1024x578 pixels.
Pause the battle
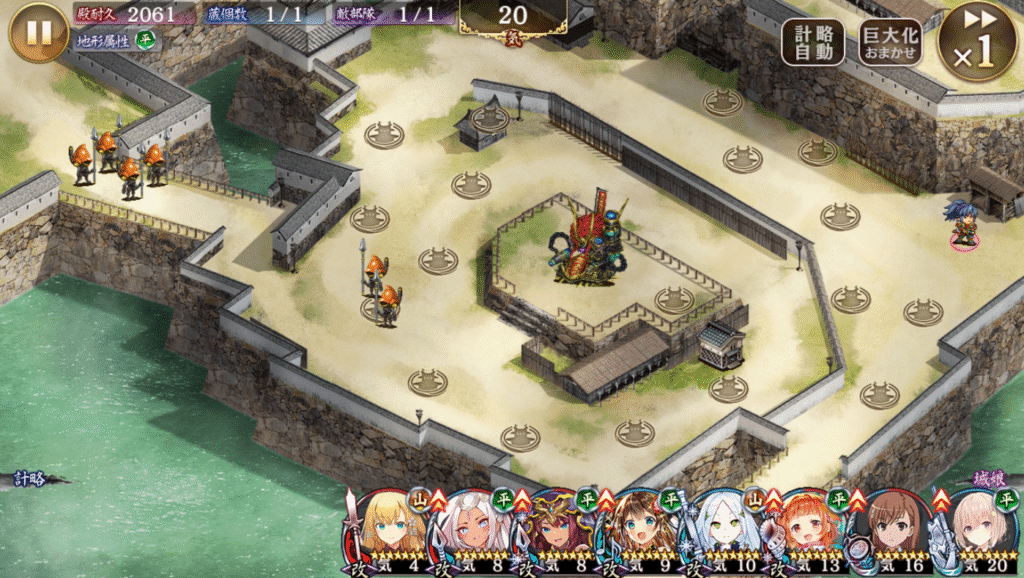[x=39, y=32]
